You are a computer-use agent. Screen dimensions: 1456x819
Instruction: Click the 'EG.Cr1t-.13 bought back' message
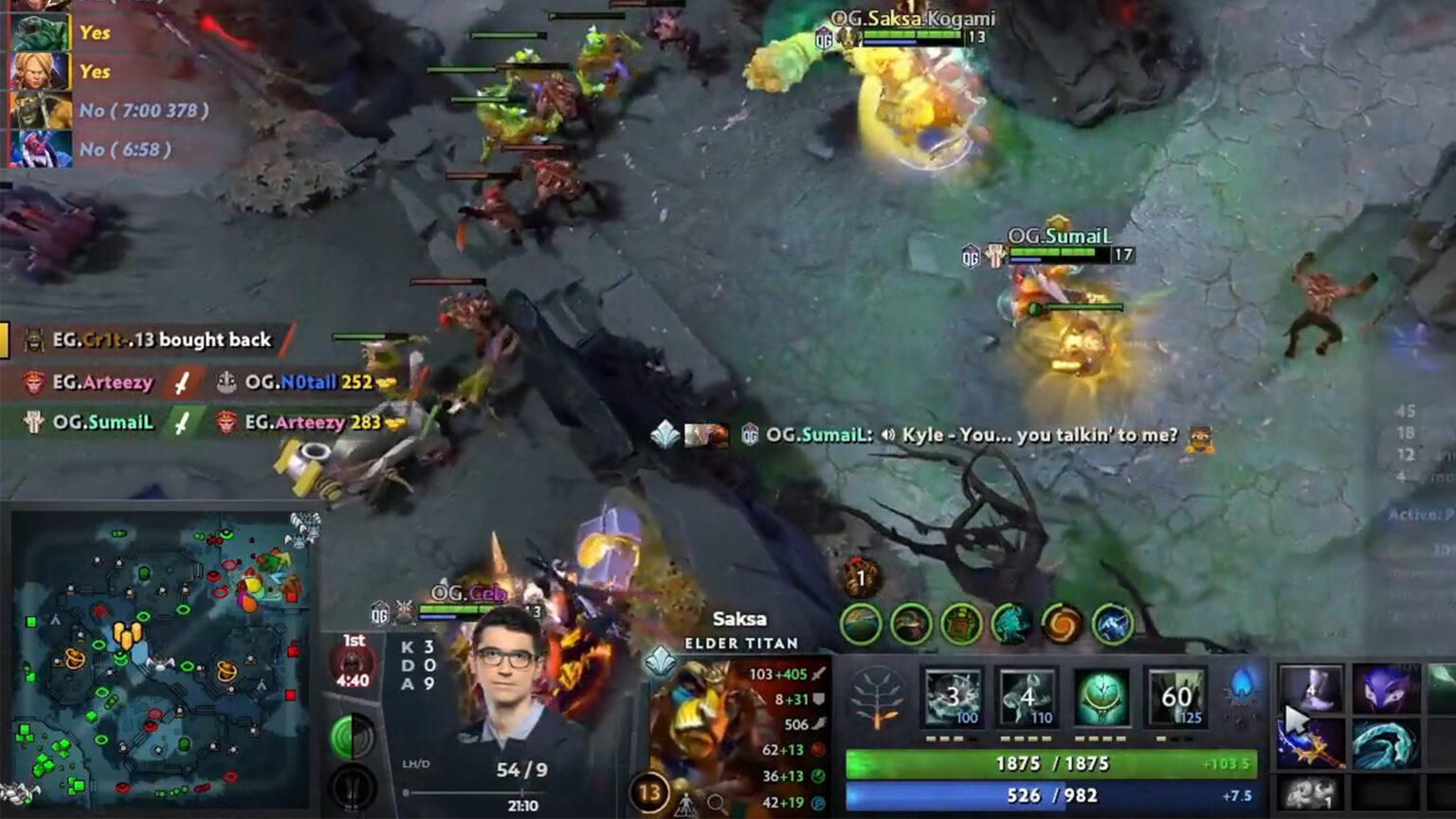pos(163,339)
